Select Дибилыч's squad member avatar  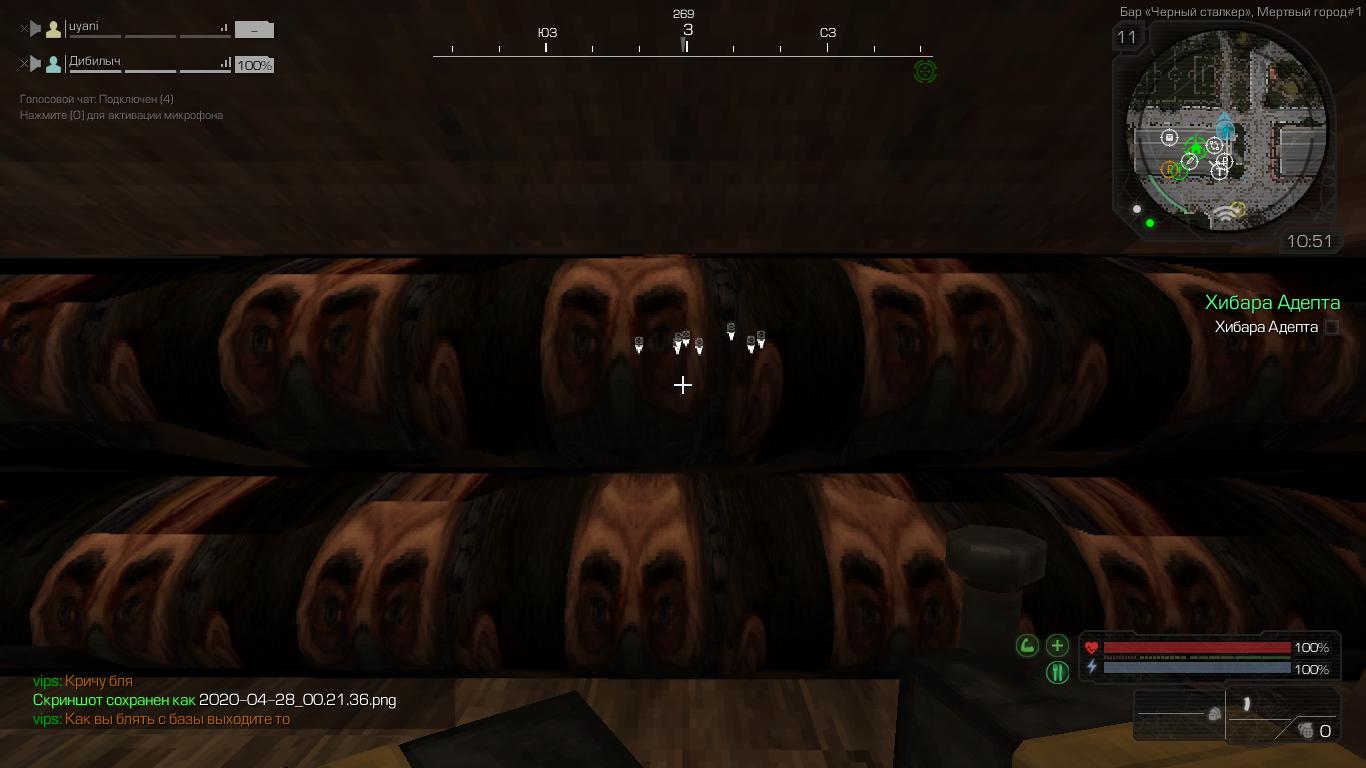(x=54, y=64)
